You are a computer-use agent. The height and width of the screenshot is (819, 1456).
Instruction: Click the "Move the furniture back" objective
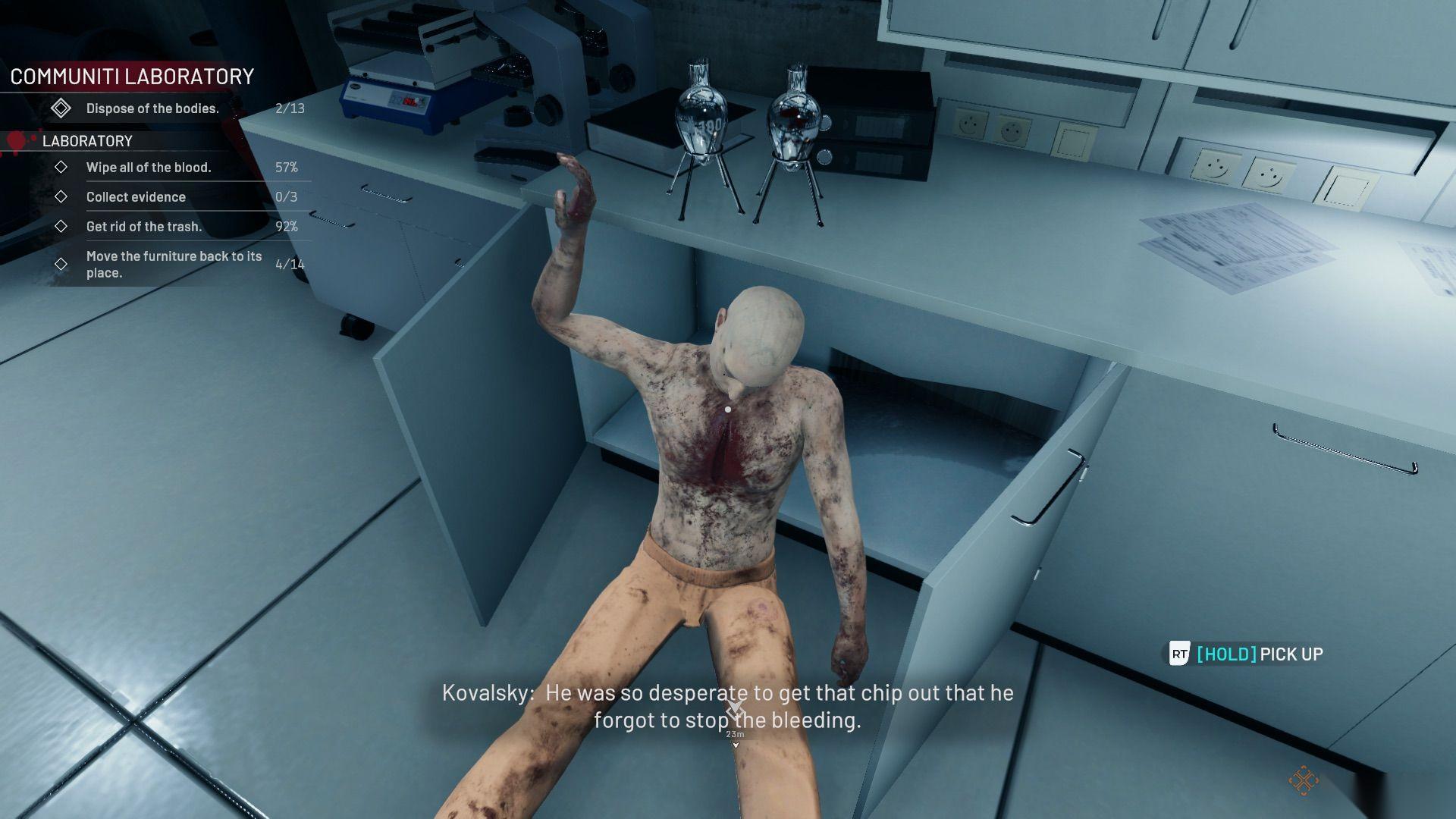click(174, 265)
